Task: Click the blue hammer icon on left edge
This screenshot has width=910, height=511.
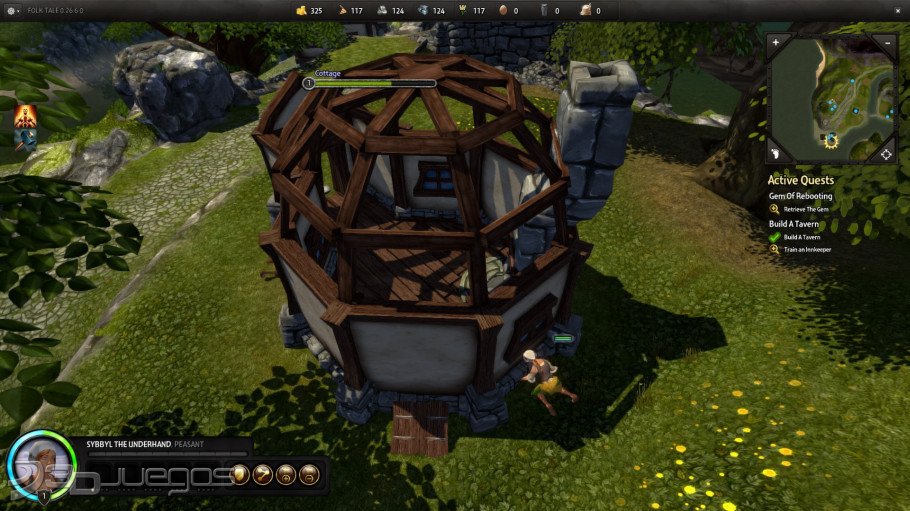Action: coord(24,139)
